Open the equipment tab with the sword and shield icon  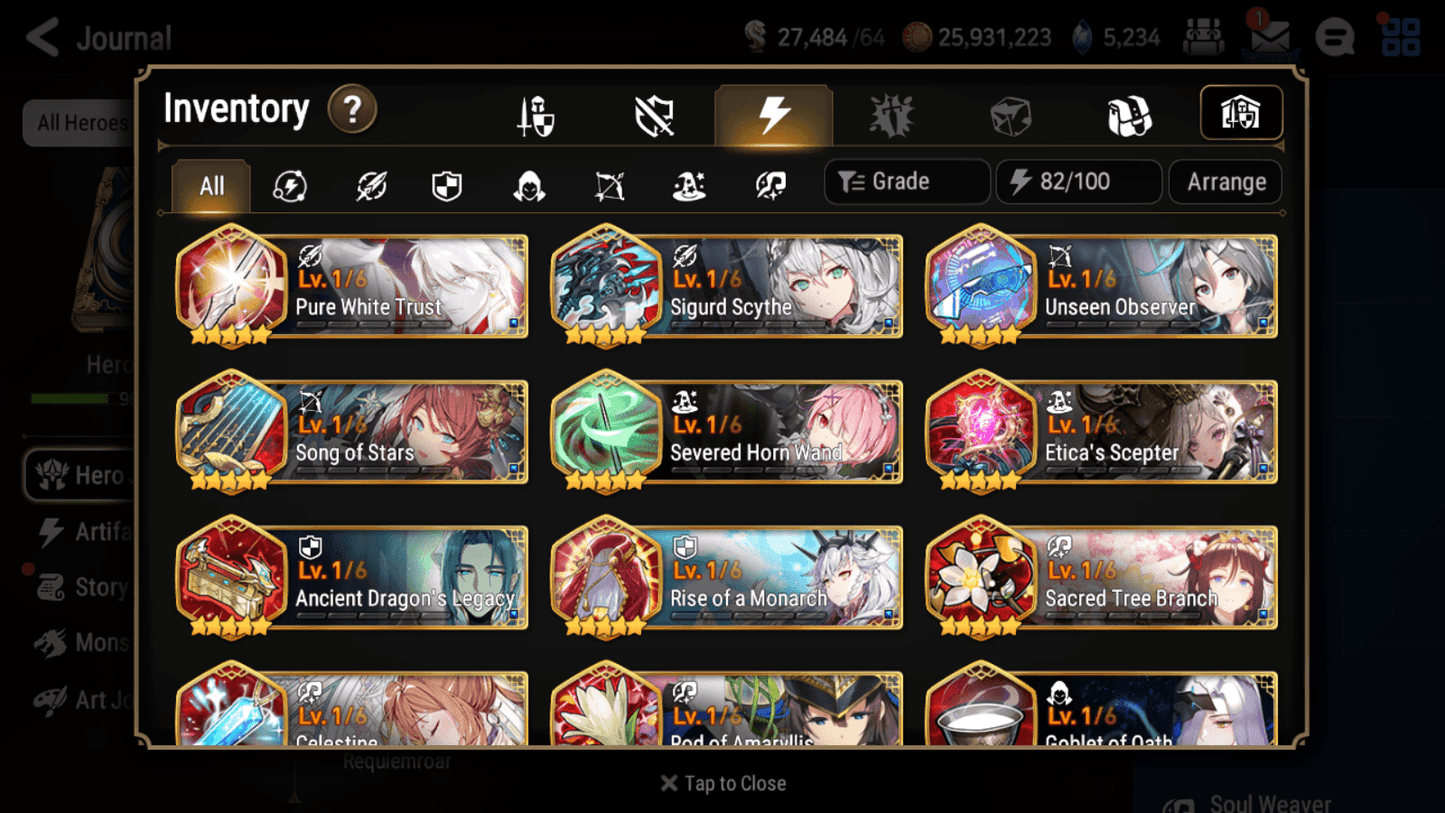pyautogui.click(x=535, y=114)
